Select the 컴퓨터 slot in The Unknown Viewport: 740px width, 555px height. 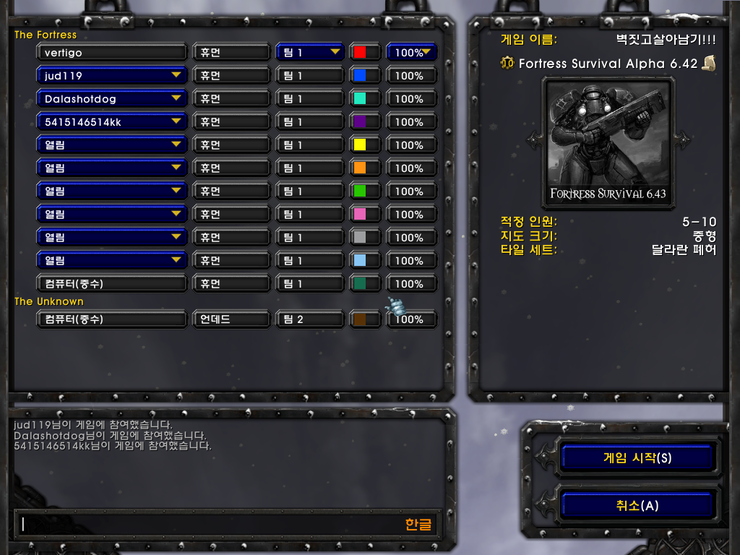[x=112, y=319]
